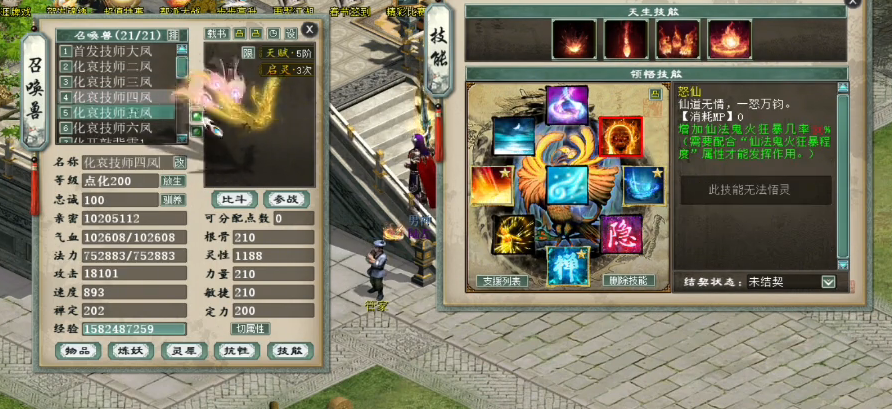Screen dimensions: 892x409
Task: Click the 切属性 button
Action: click(x=250, y=328)
